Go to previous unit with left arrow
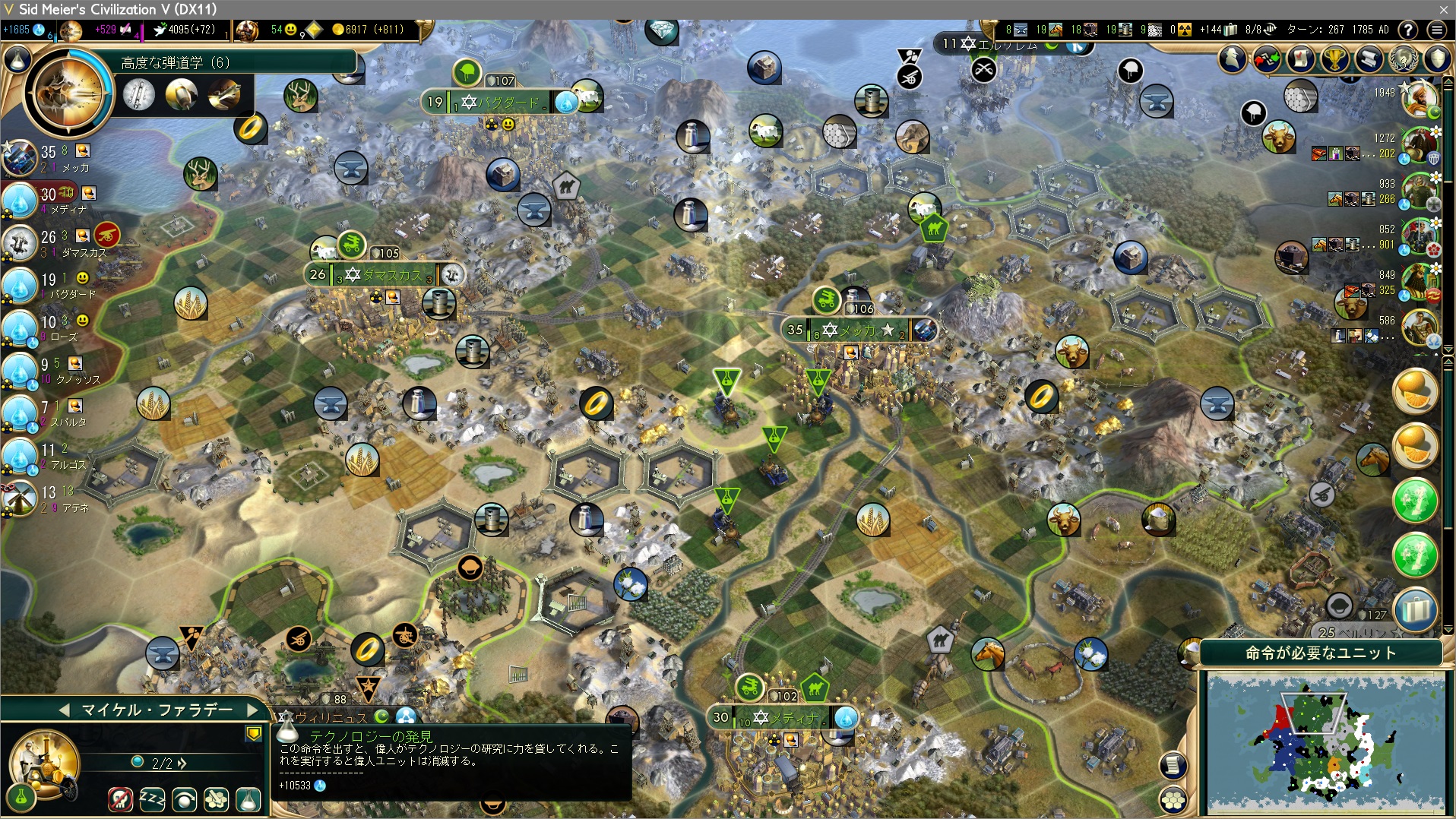 [x=64, y=710]
